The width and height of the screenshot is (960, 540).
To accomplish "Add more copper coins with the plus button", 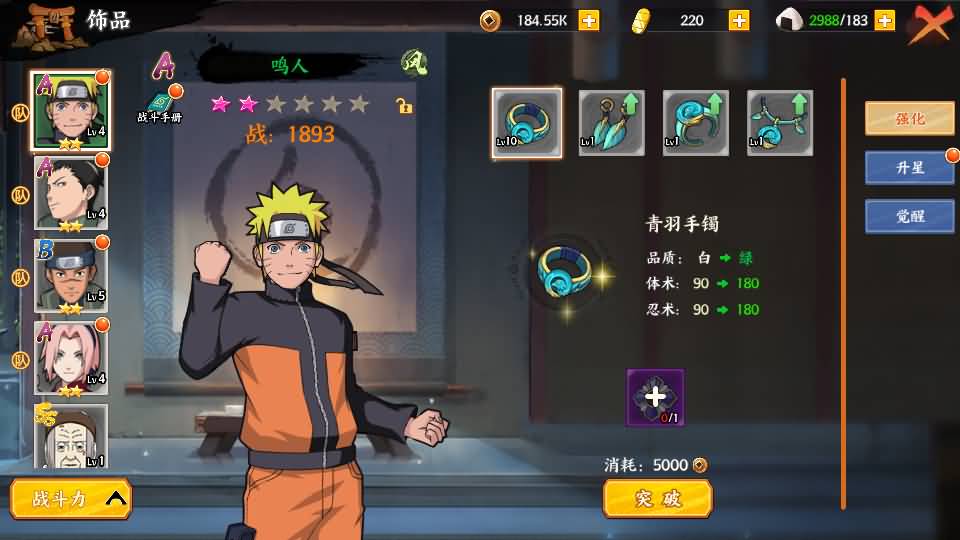I will click(x=589, y=20).
